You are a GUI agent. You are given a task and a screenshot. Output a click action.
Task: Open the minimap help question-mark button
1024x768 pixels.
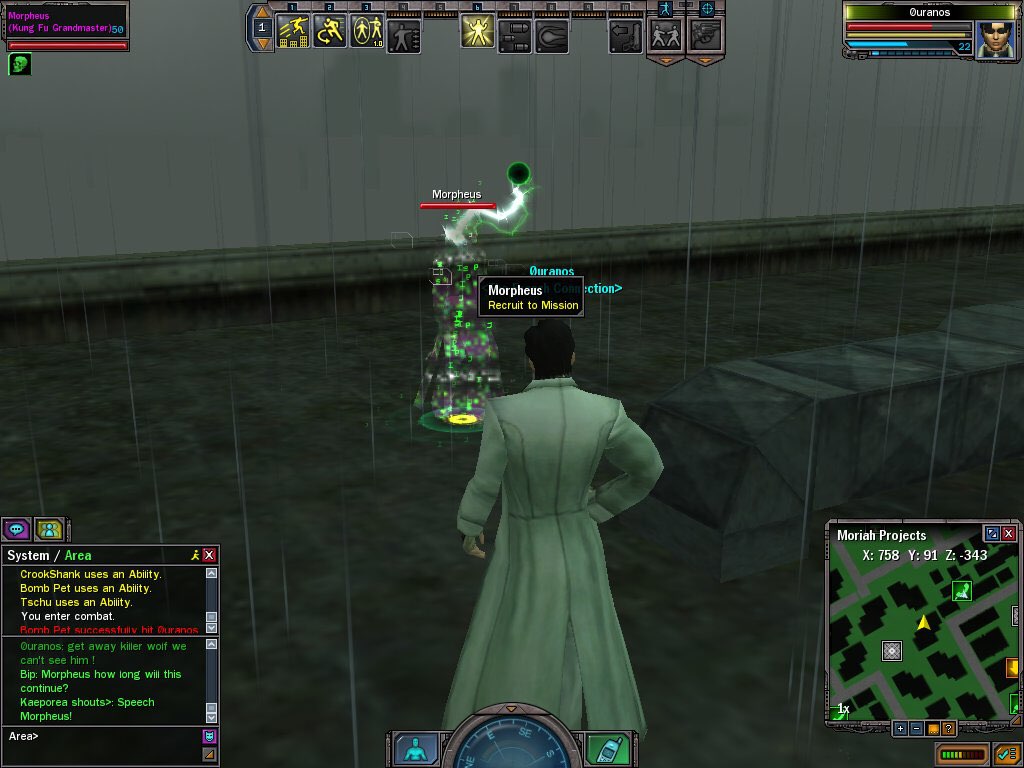tap(948, 728)
